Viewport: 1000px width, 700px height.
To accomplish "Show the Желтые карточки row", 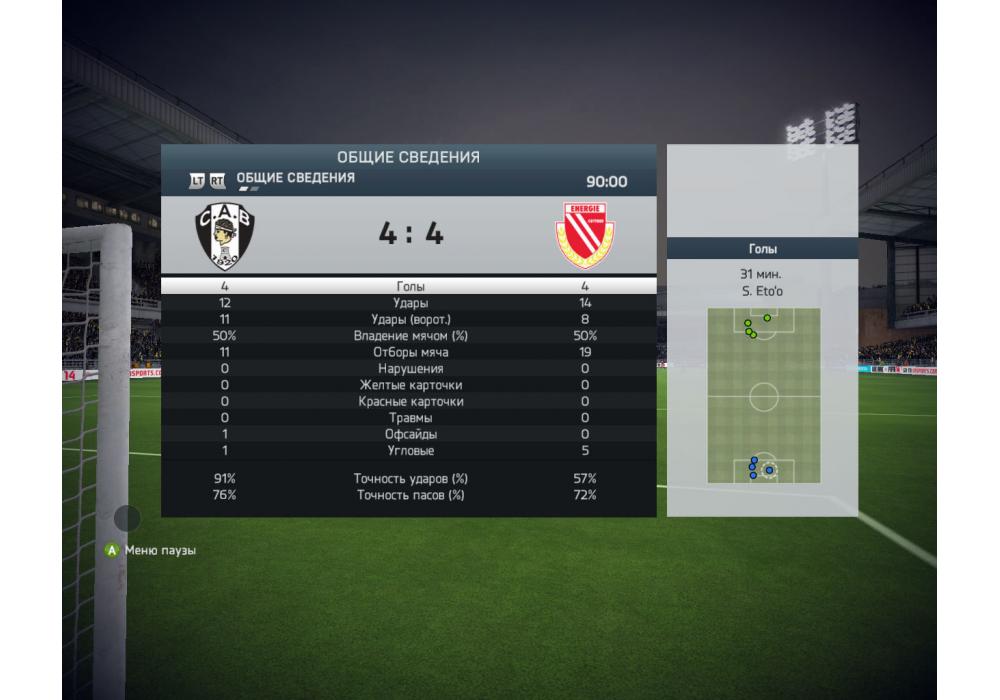I will [409, 385].
